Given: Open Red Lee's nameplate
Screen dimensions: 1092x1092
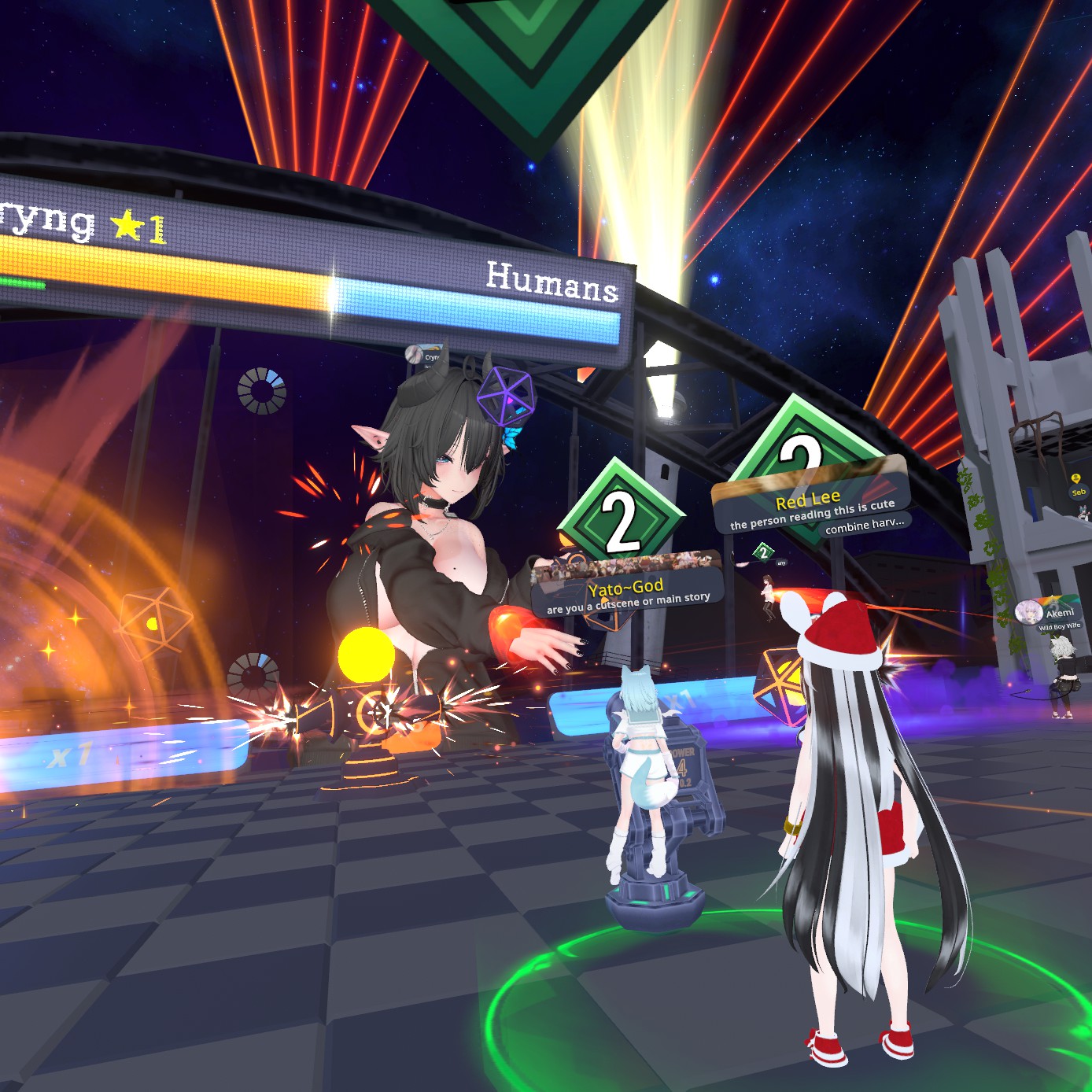Looking at the screenshot, I should [809, 500].
